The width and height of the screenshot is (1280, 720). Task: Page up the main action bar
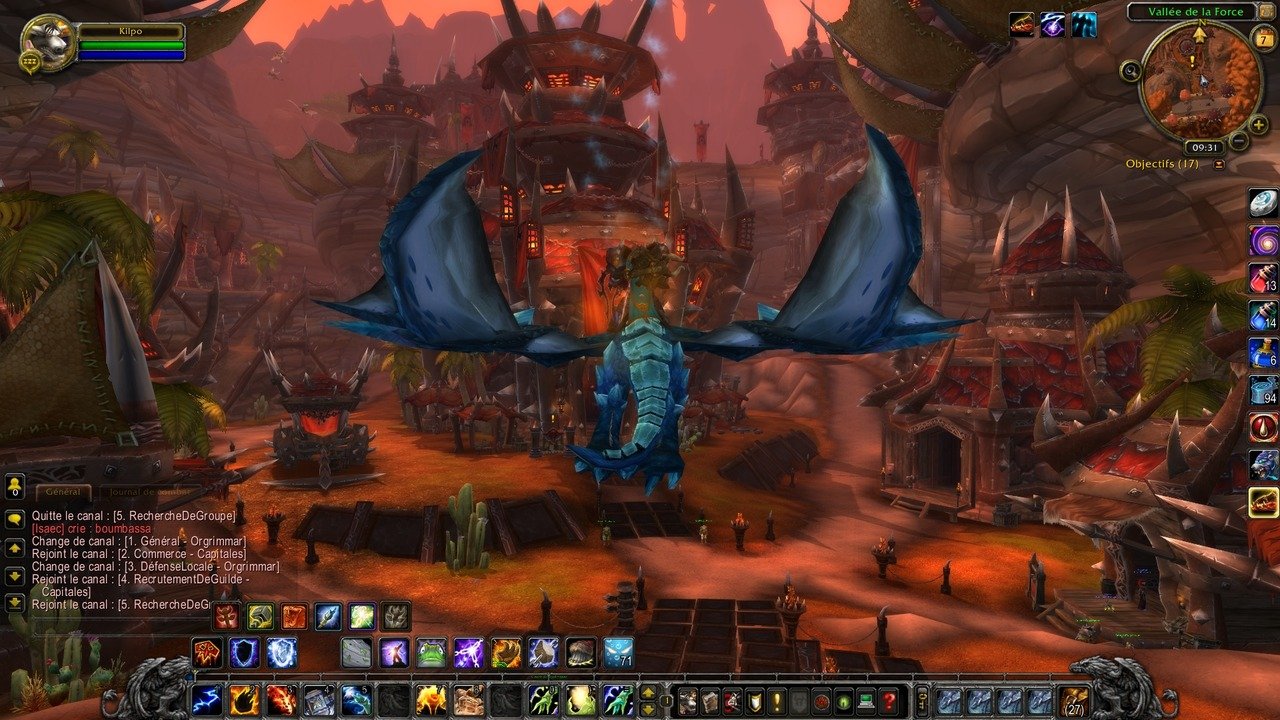click(x=647, y=692)
